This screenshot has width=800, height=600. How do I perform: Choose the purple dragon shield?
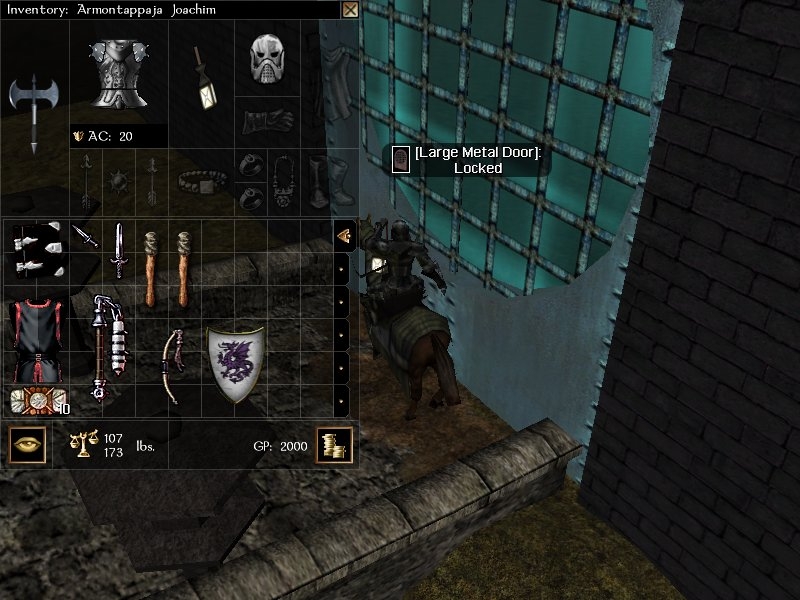point(236,364)
